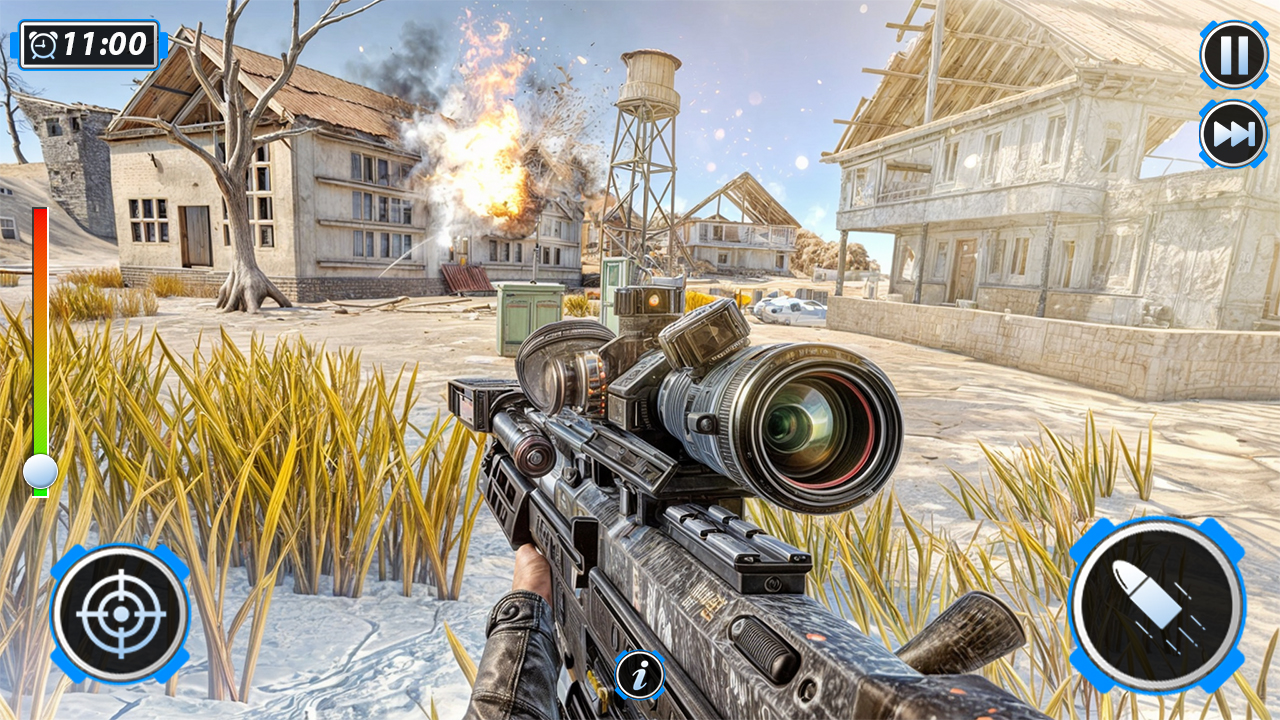This screenshot has width=1280, height=720.
Task: Tap the top of the zoom gradient bar
Action: tap(40, 215)
